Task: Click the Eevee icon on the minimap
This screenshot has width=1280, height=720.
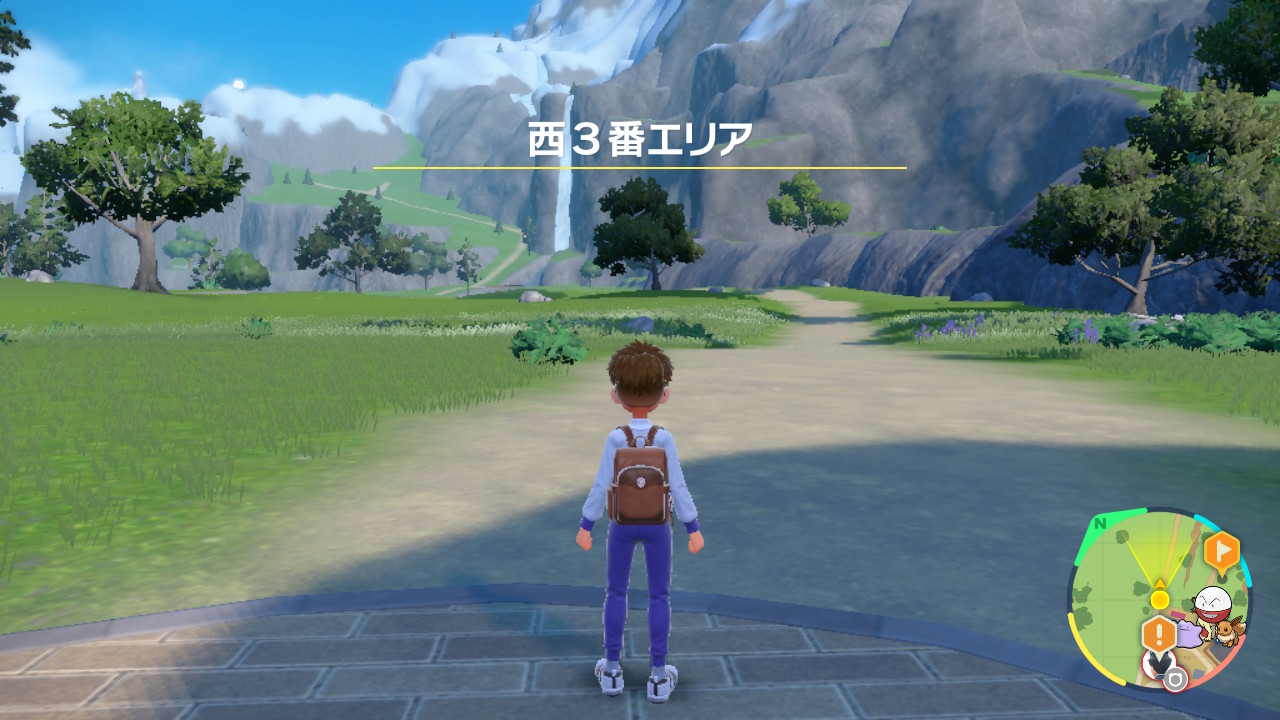Action: pos(1227,631)
